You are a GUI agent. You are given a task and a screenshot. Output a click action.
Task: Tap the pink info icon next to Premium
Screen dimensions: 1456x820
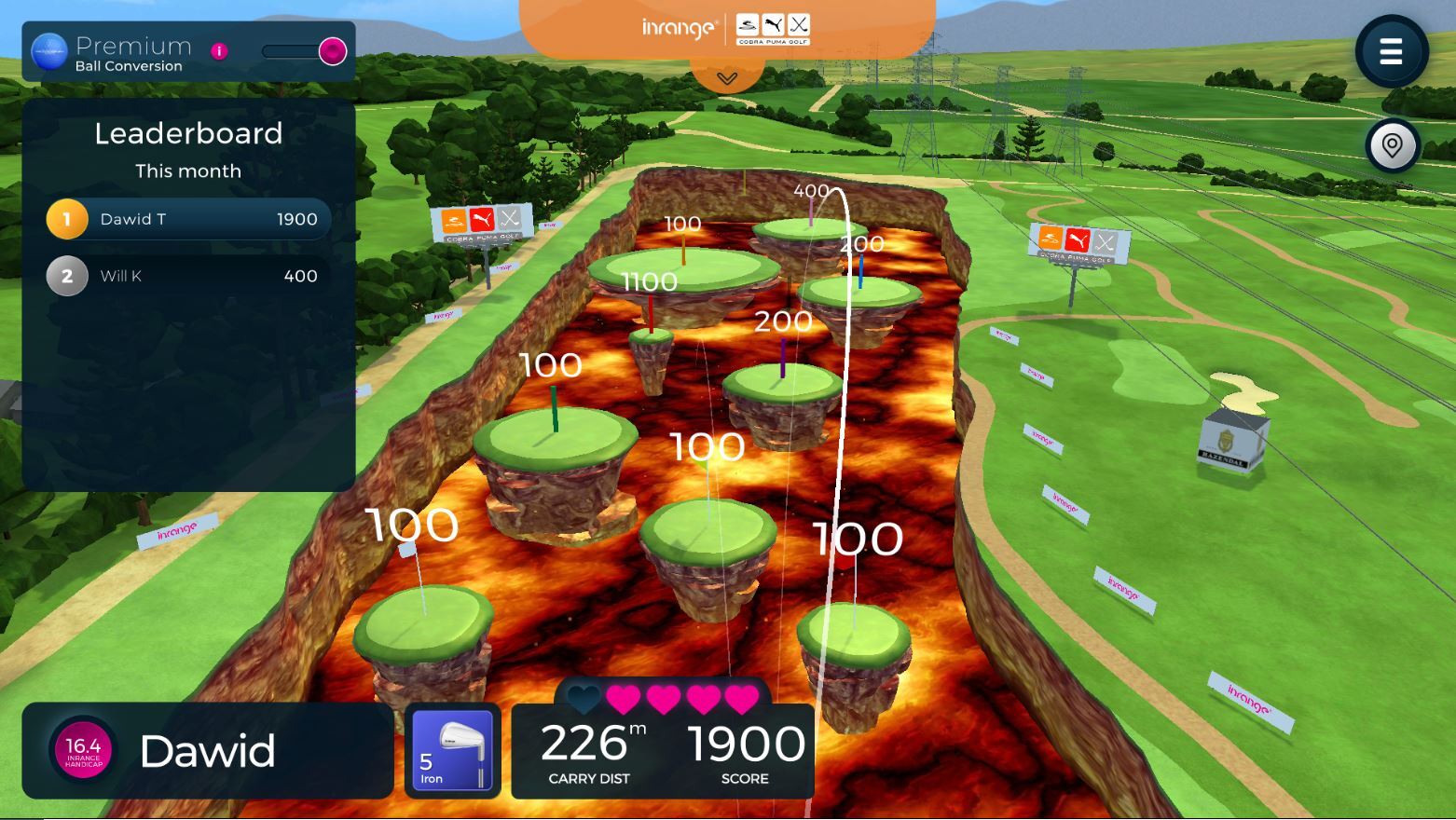point(219,51)
